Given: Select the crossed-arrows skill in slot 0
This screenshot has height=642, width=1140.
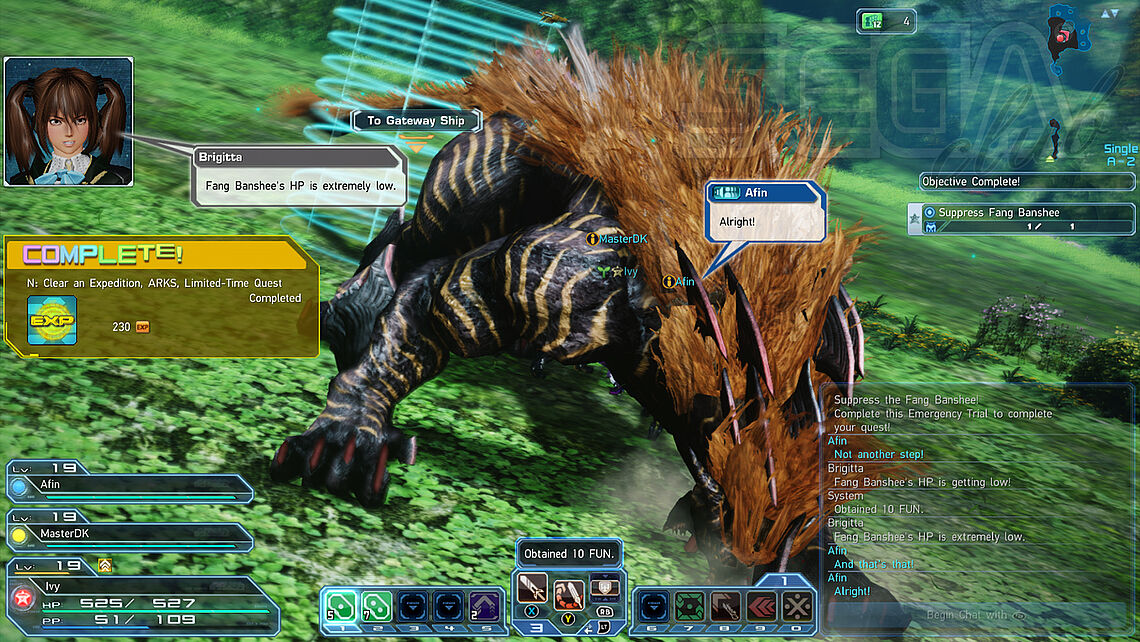Looking at the screenshot, I should (796, 606).
